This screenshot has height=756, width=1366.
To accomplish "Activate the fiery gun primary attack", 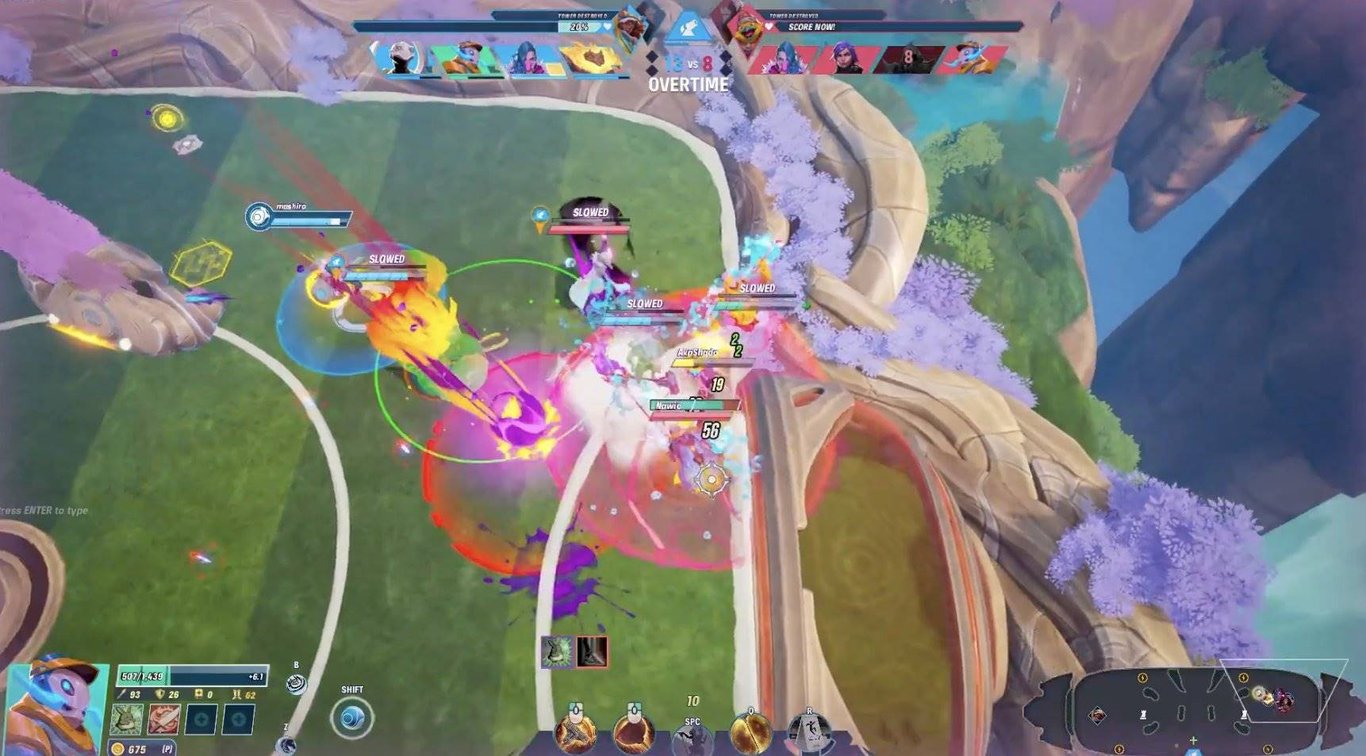I will point(576,733).
